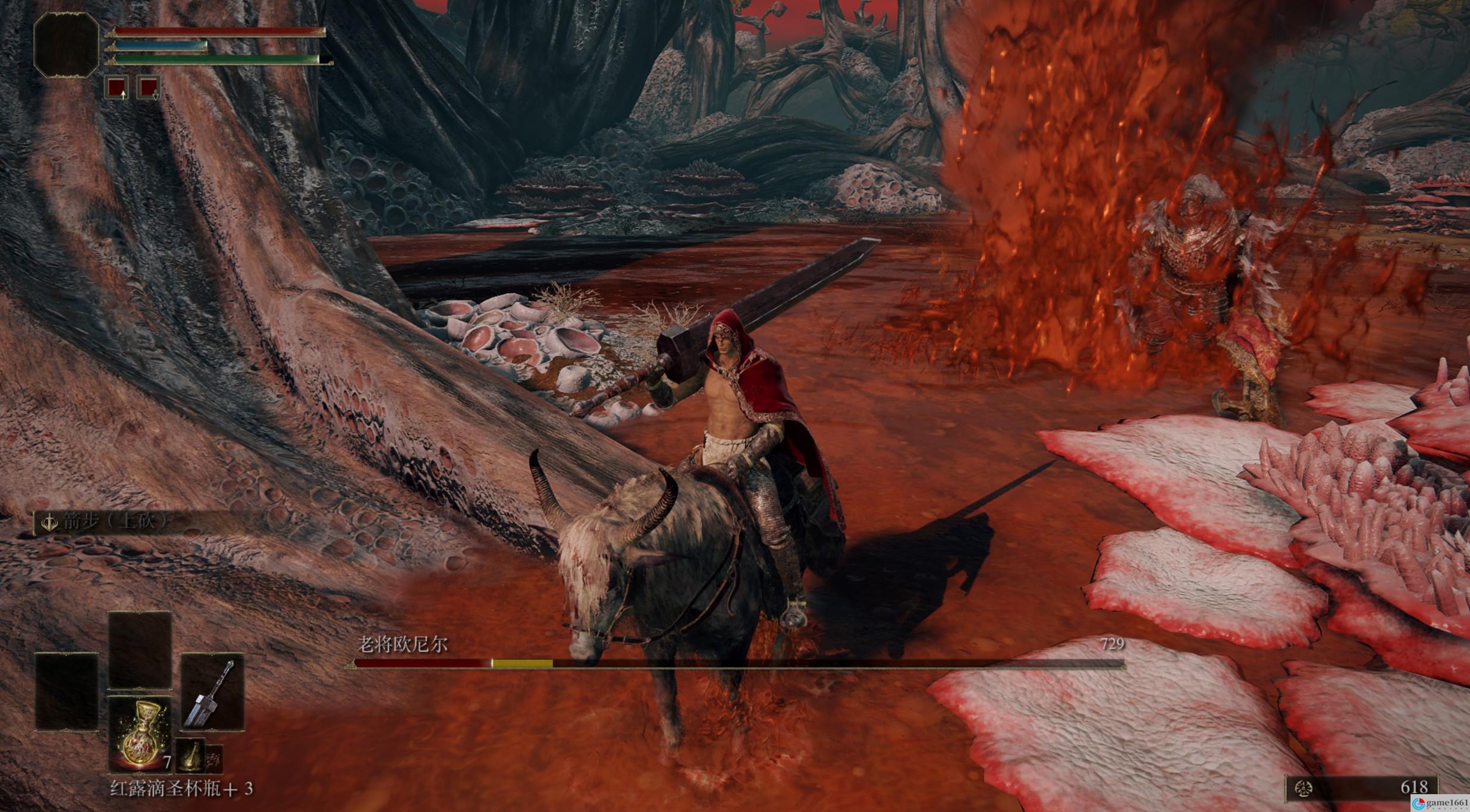1470x812 pixels.
Task: Select the equipped greatsword weapon slot
Action: pyautogui.click(x=212, y=692)
